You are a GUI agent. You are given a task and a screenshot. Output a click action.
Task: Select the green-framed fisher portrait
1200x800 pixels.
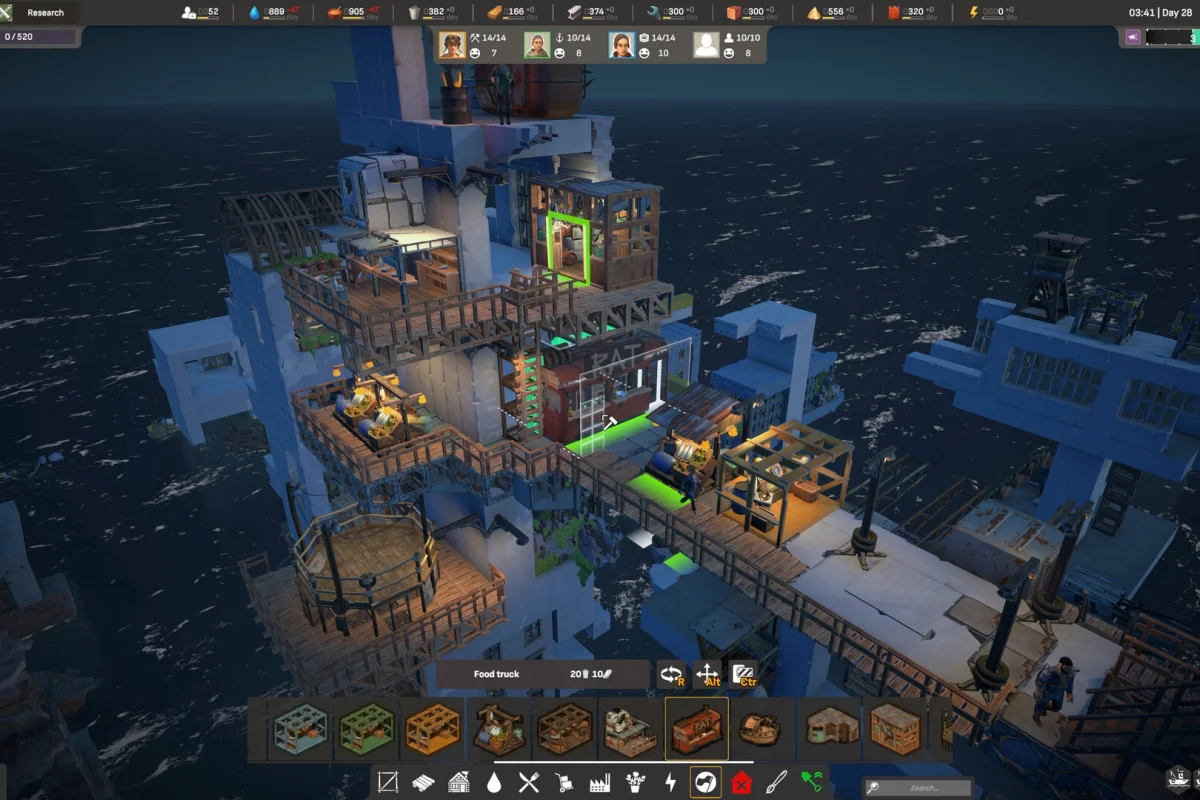pyautogui.click(x=537, y=45)
